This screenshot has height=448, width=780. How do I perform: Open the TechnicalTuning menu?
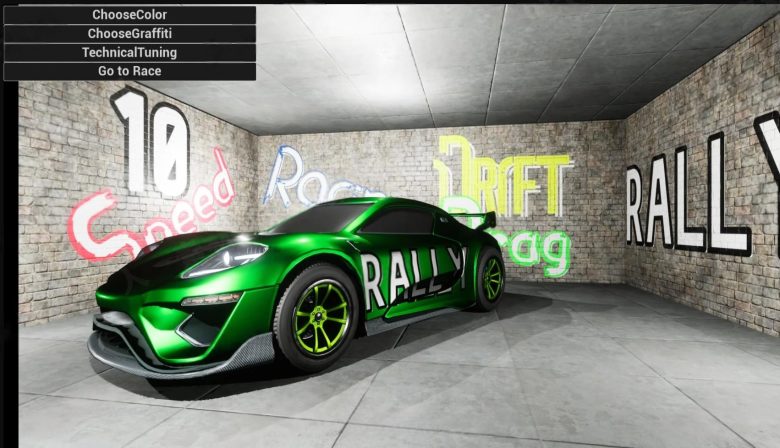[130, 52]
